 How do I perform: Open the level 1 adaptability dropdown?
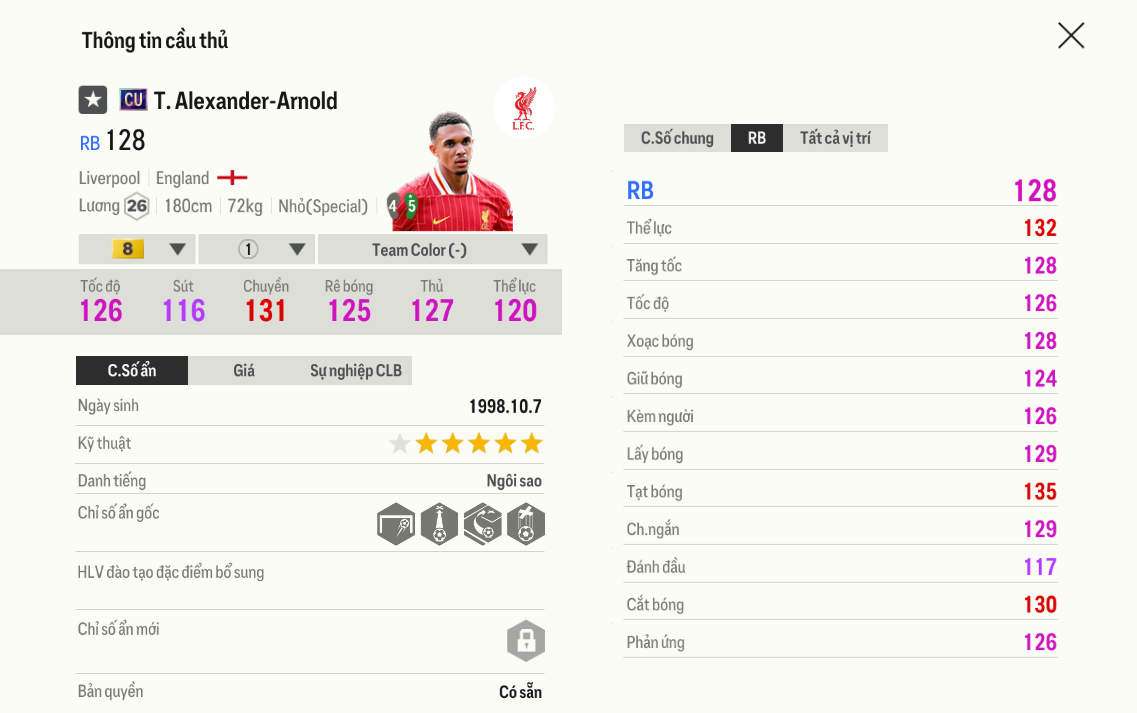coord(257,249)
